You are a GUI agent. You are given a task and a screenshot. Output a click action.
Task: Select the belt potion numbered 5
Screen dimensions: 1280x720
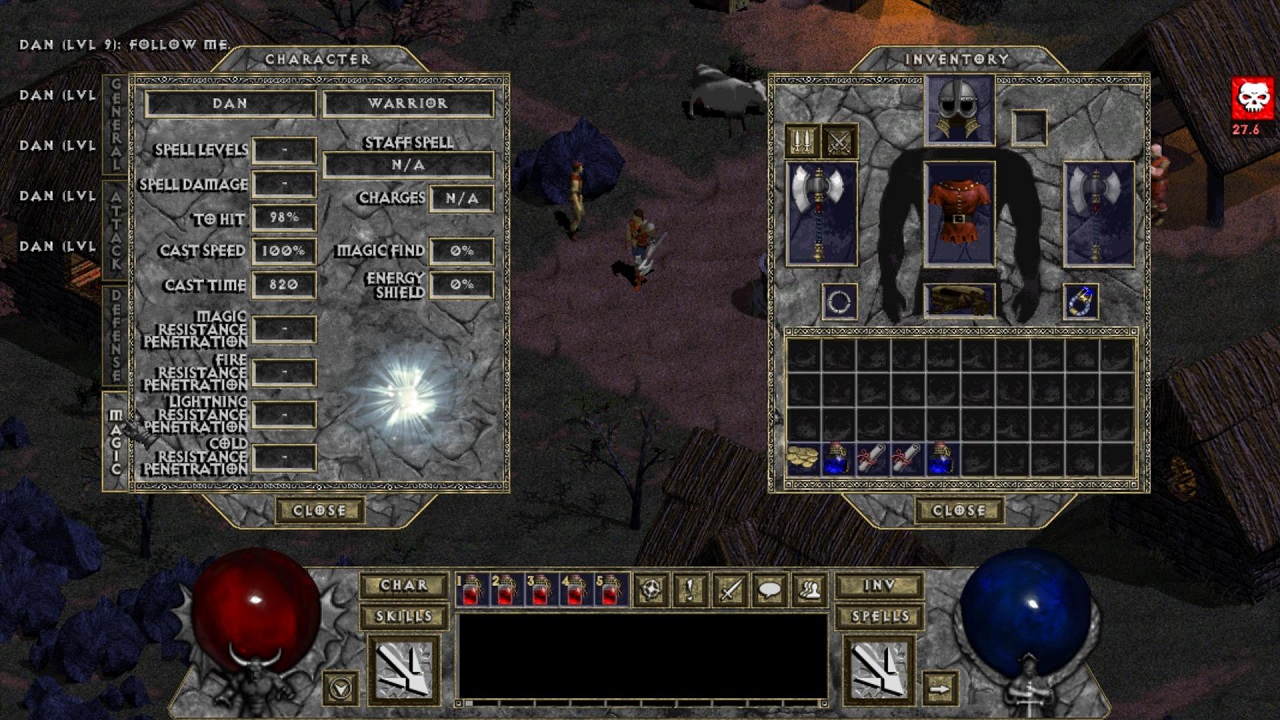coord(609,591)
